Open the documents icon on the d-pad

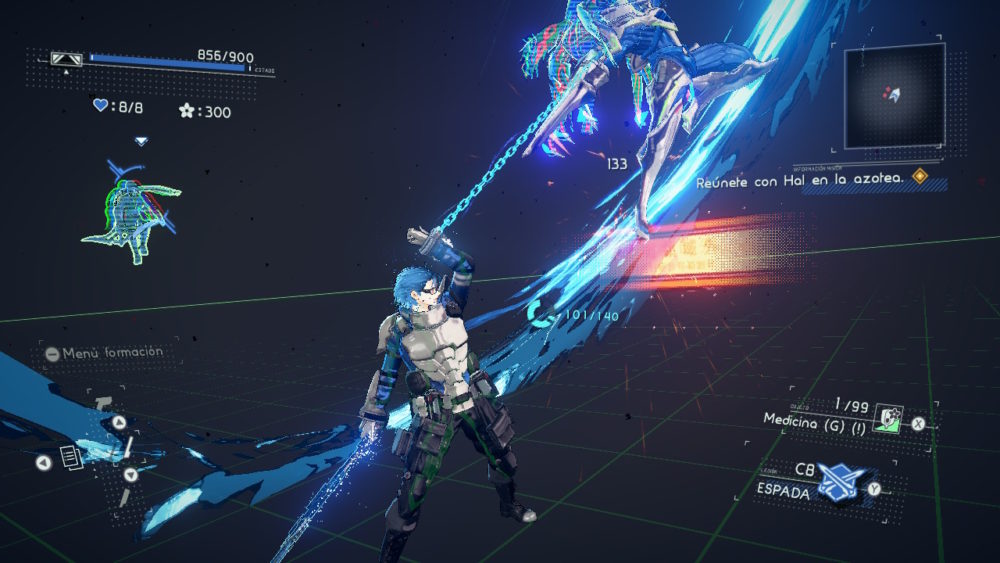tap(71, 459)
